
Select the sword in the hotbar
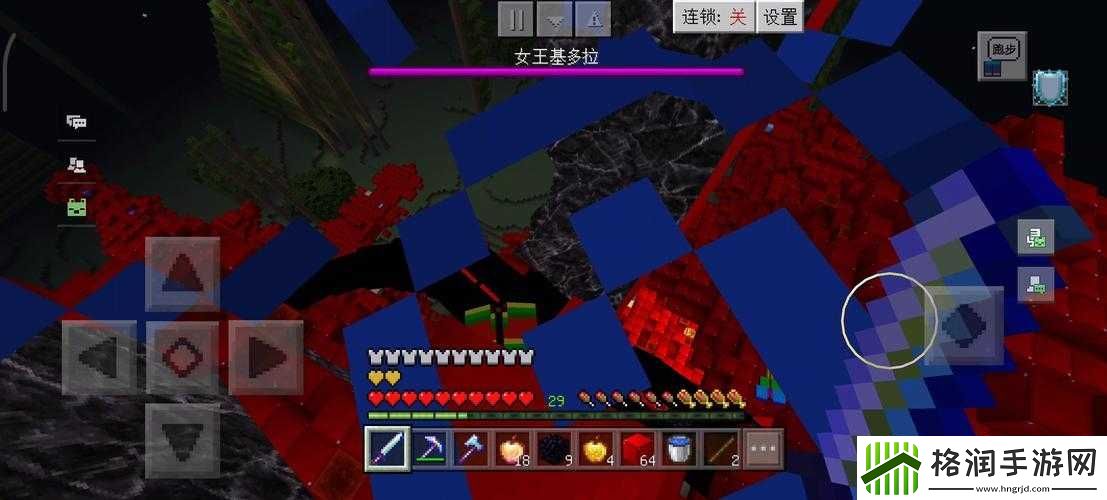(x=385, y=446)
